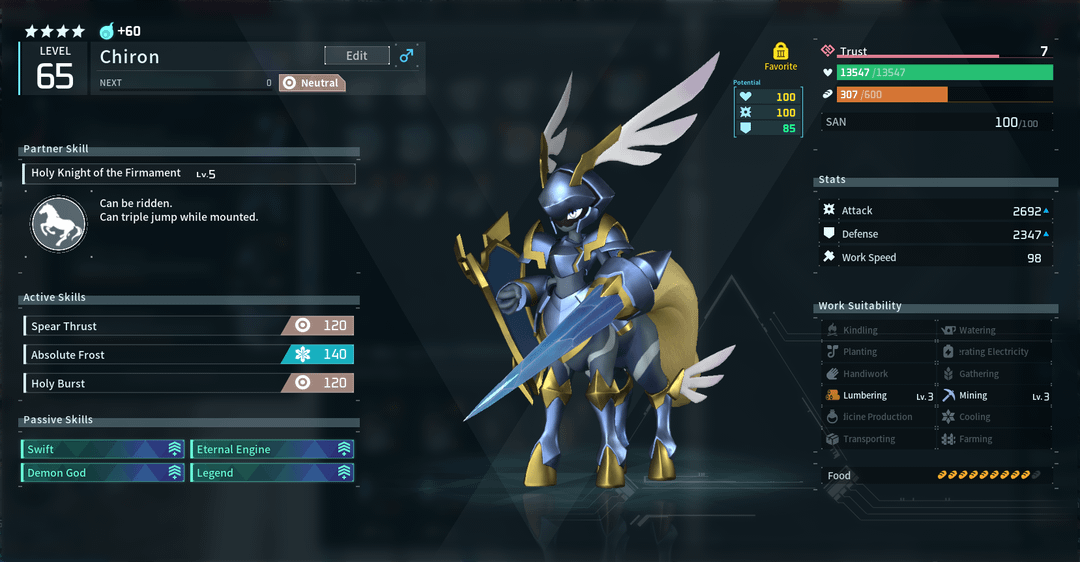View the Legend passive skill
This screenshot has height=562, width=1080.
tap(272, 473)
